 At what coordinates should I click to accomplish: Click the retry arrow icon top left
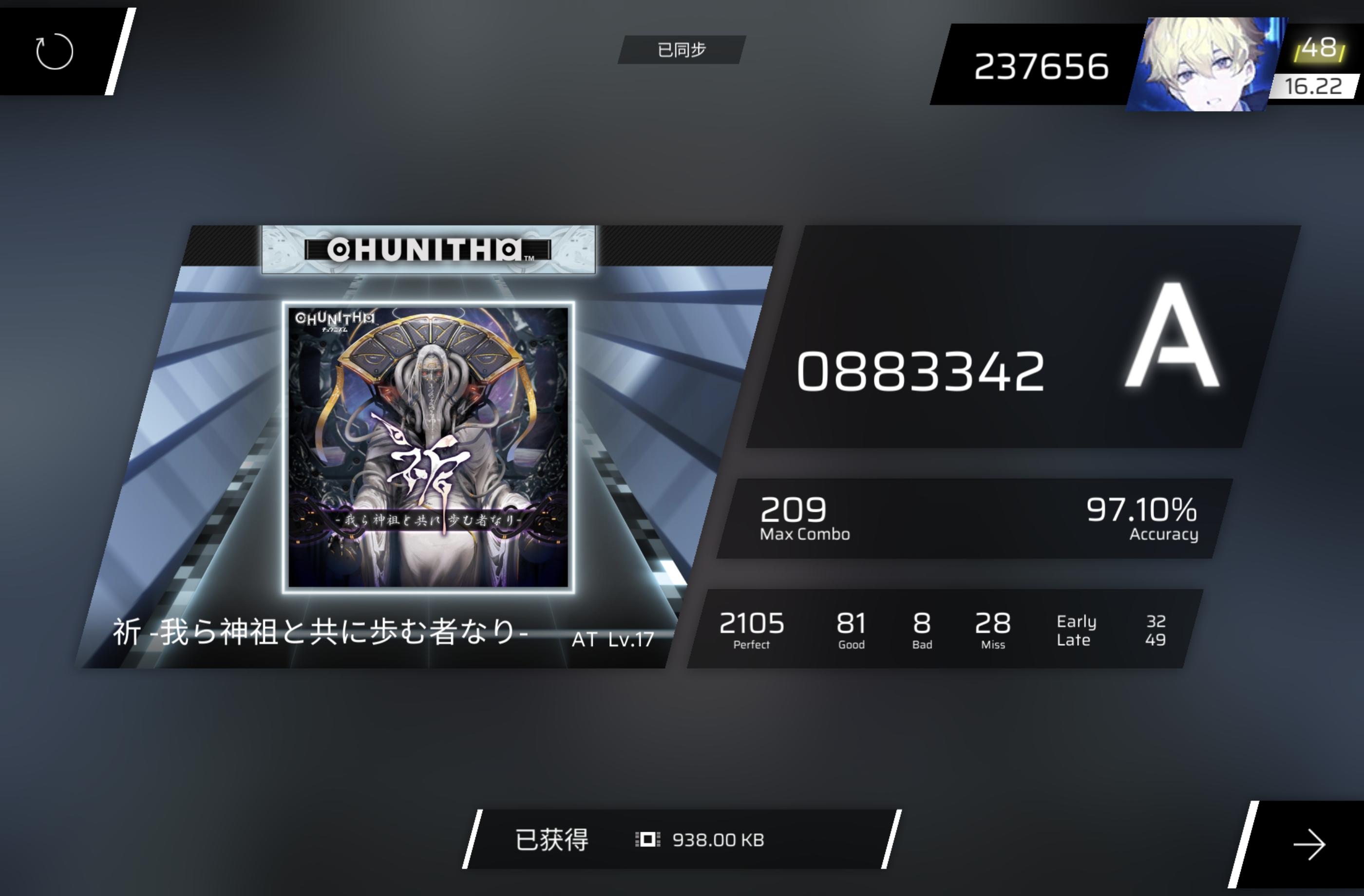point(55,51)
